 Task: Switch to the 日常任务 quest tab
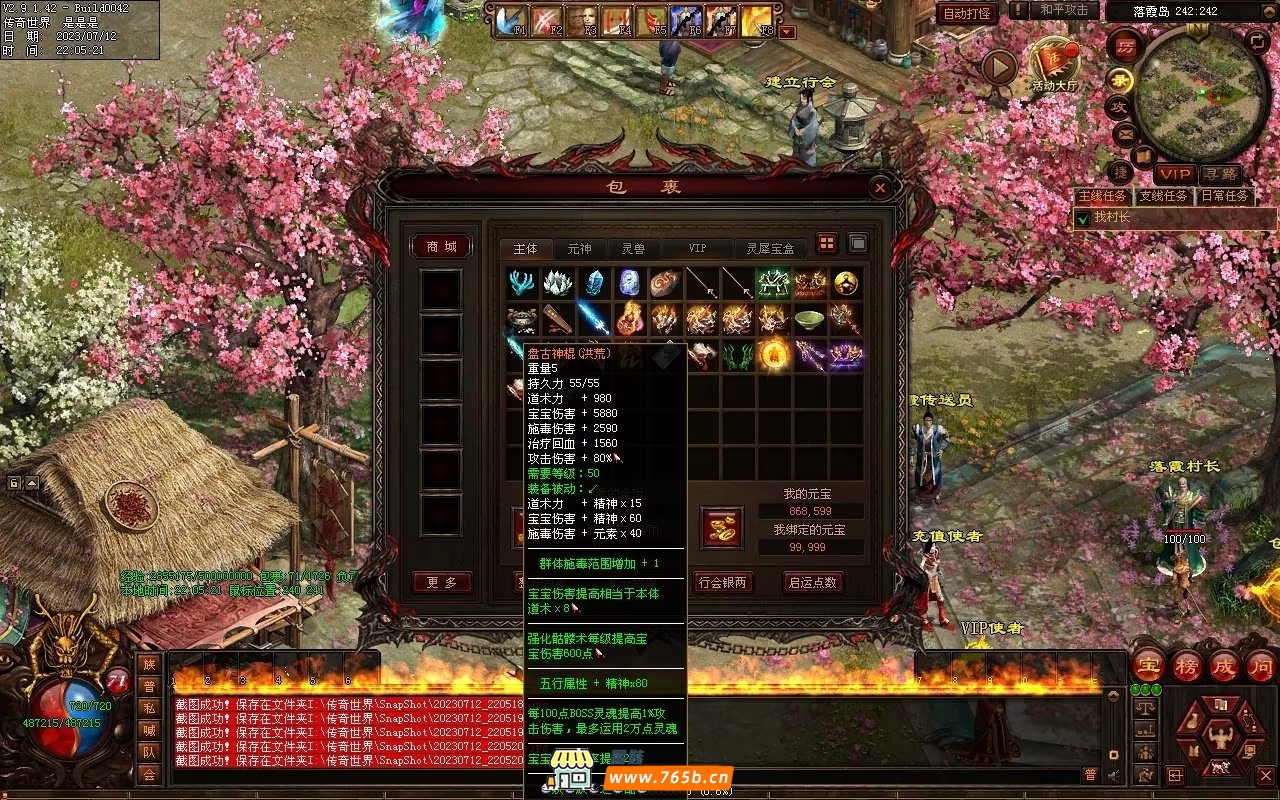[1225, 196]
